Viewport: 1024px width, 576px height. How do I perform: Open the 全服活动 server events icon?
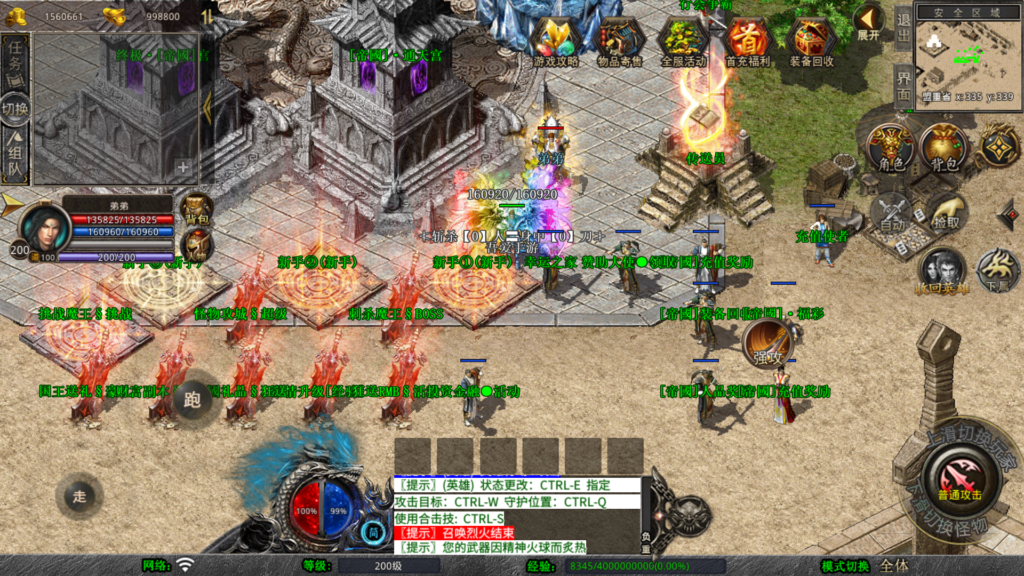click(x=683, y=40)
